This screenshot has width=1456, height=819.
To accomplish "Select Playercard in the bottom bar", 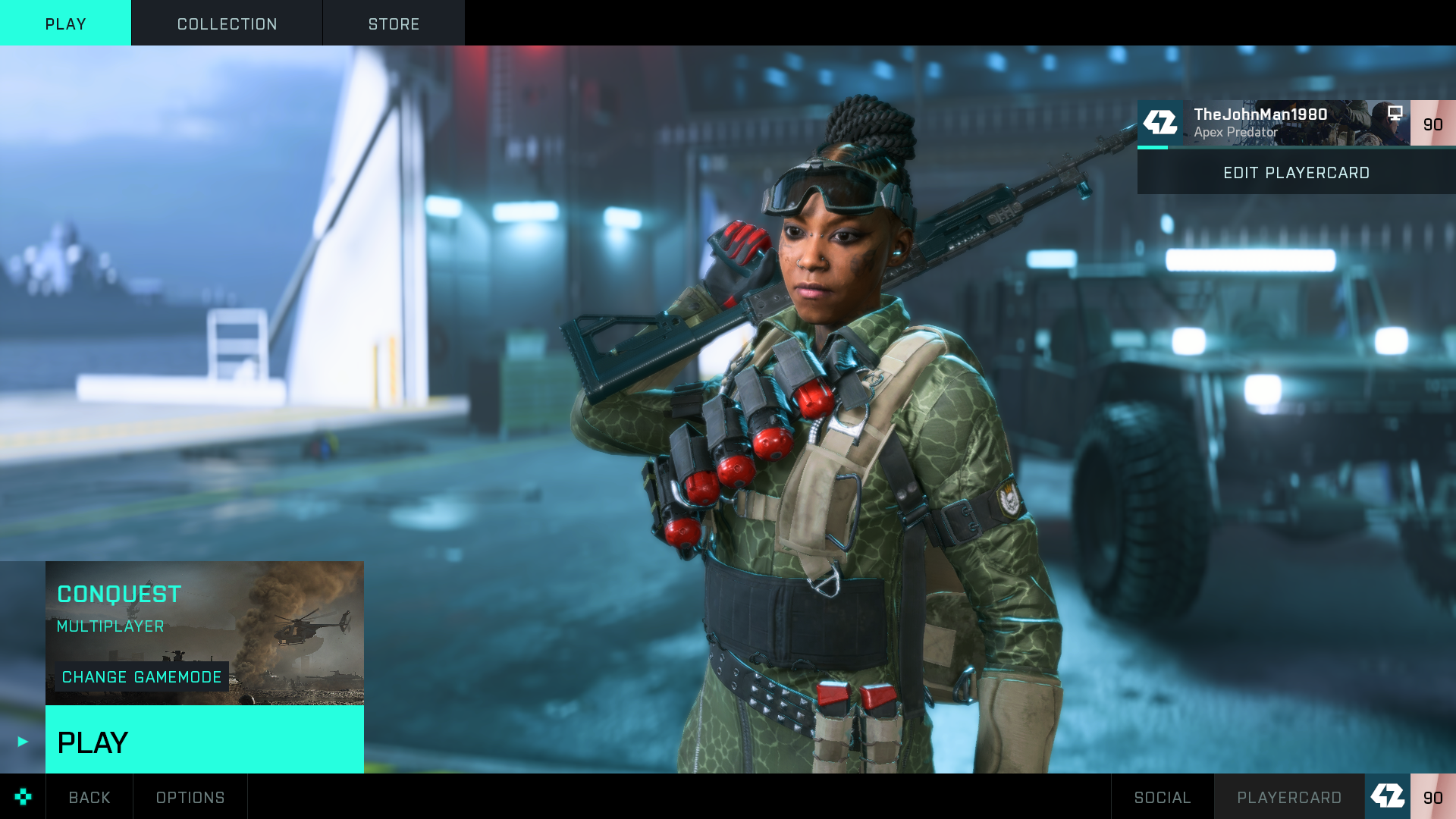I will pos(1289,797).
